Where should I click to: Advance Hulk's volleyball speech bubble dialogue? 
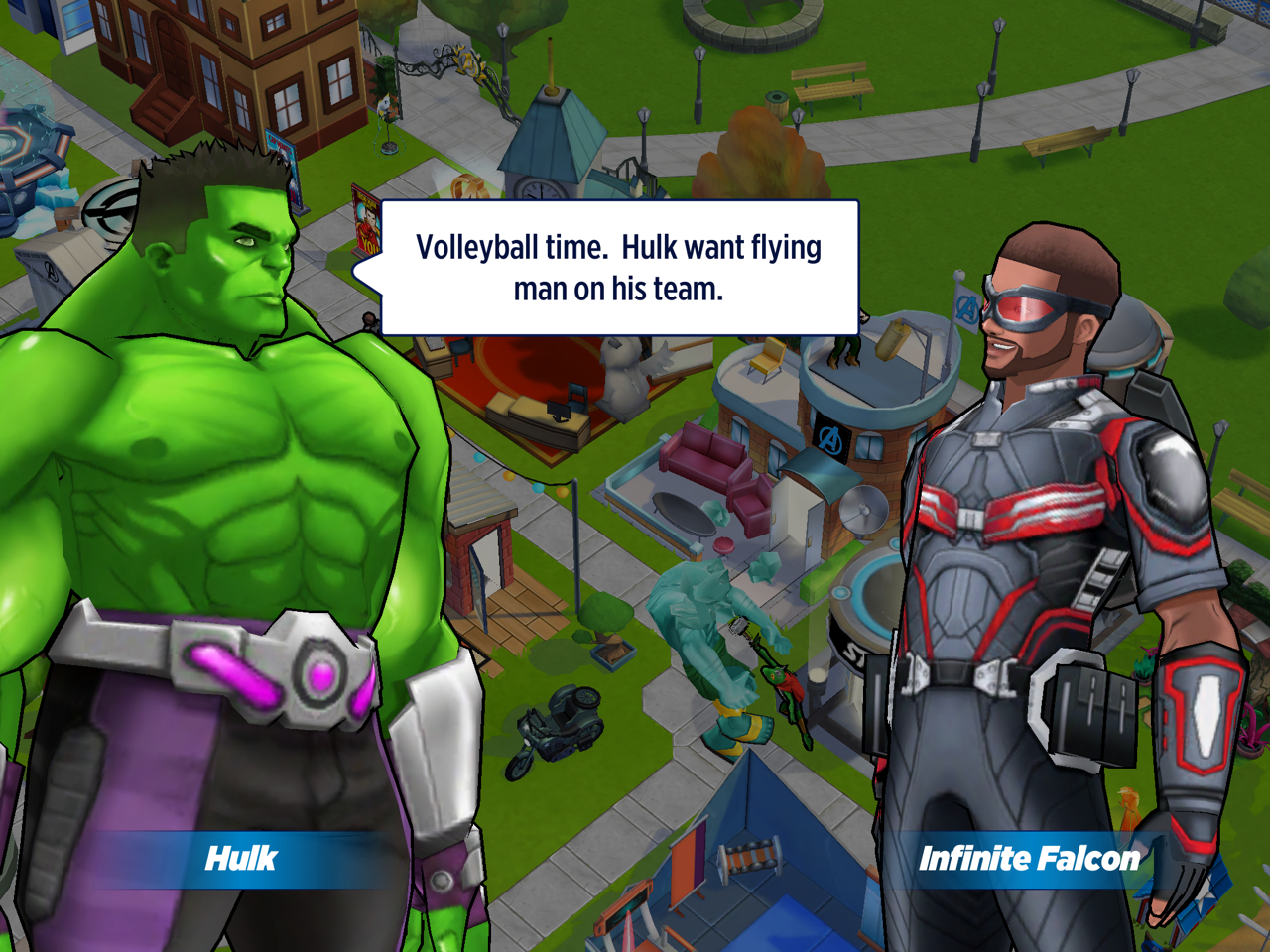(x=619, y=268)
